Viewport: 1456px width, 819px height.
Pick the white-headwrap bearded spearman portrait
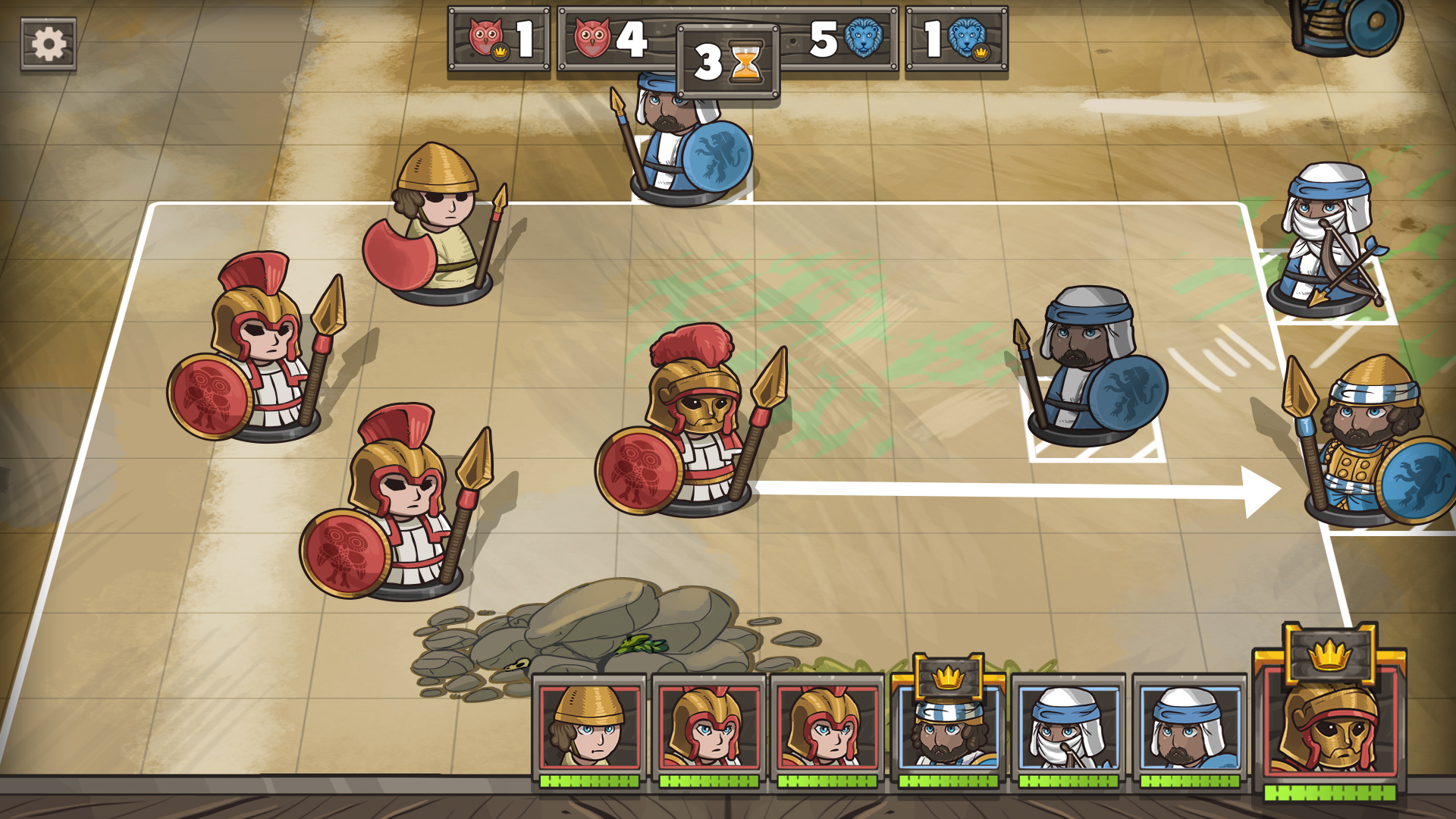click(x=1188, y=726)
